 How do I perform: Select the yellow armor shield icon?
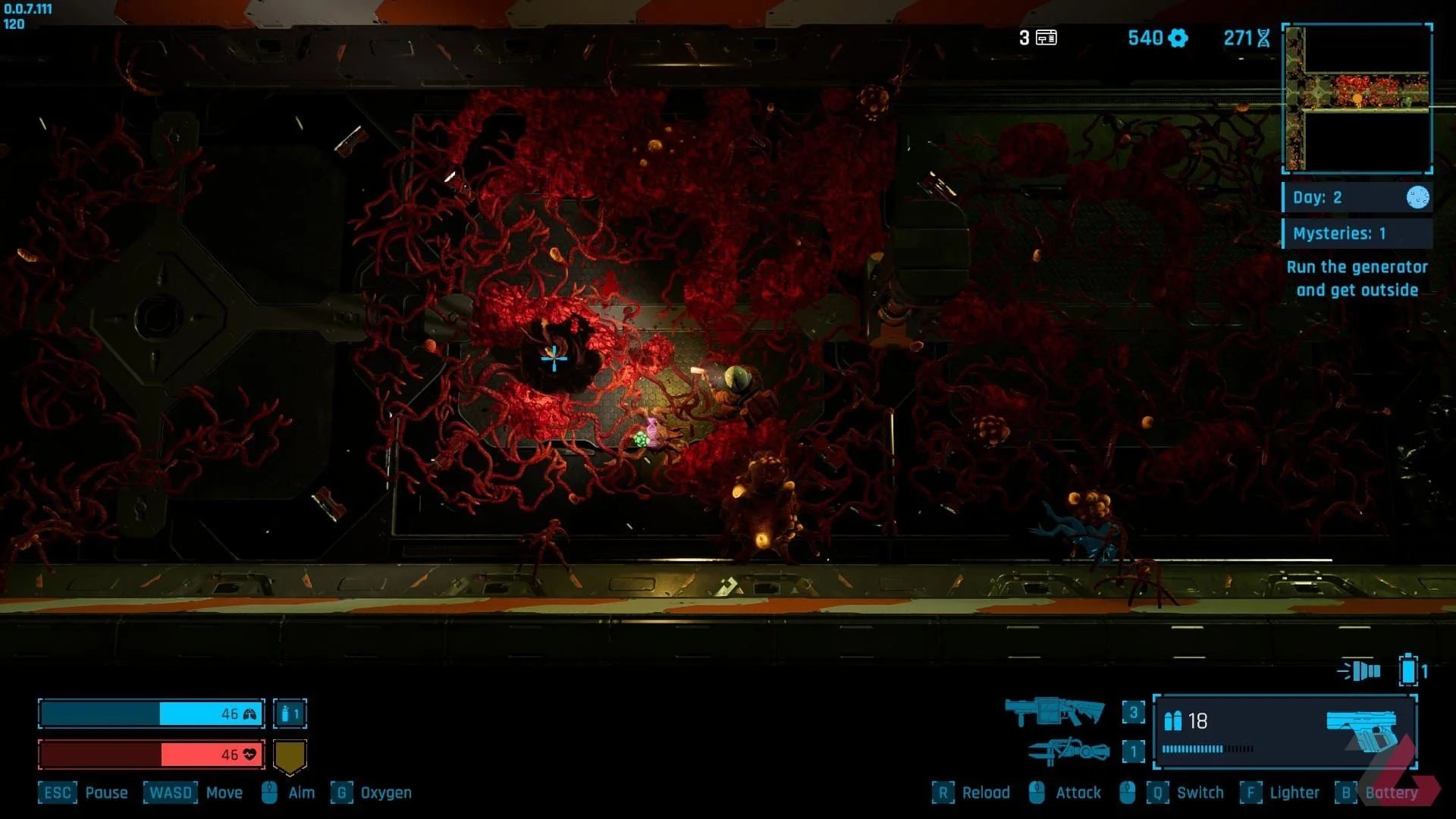pyautogui.click(x=290, y=755)
